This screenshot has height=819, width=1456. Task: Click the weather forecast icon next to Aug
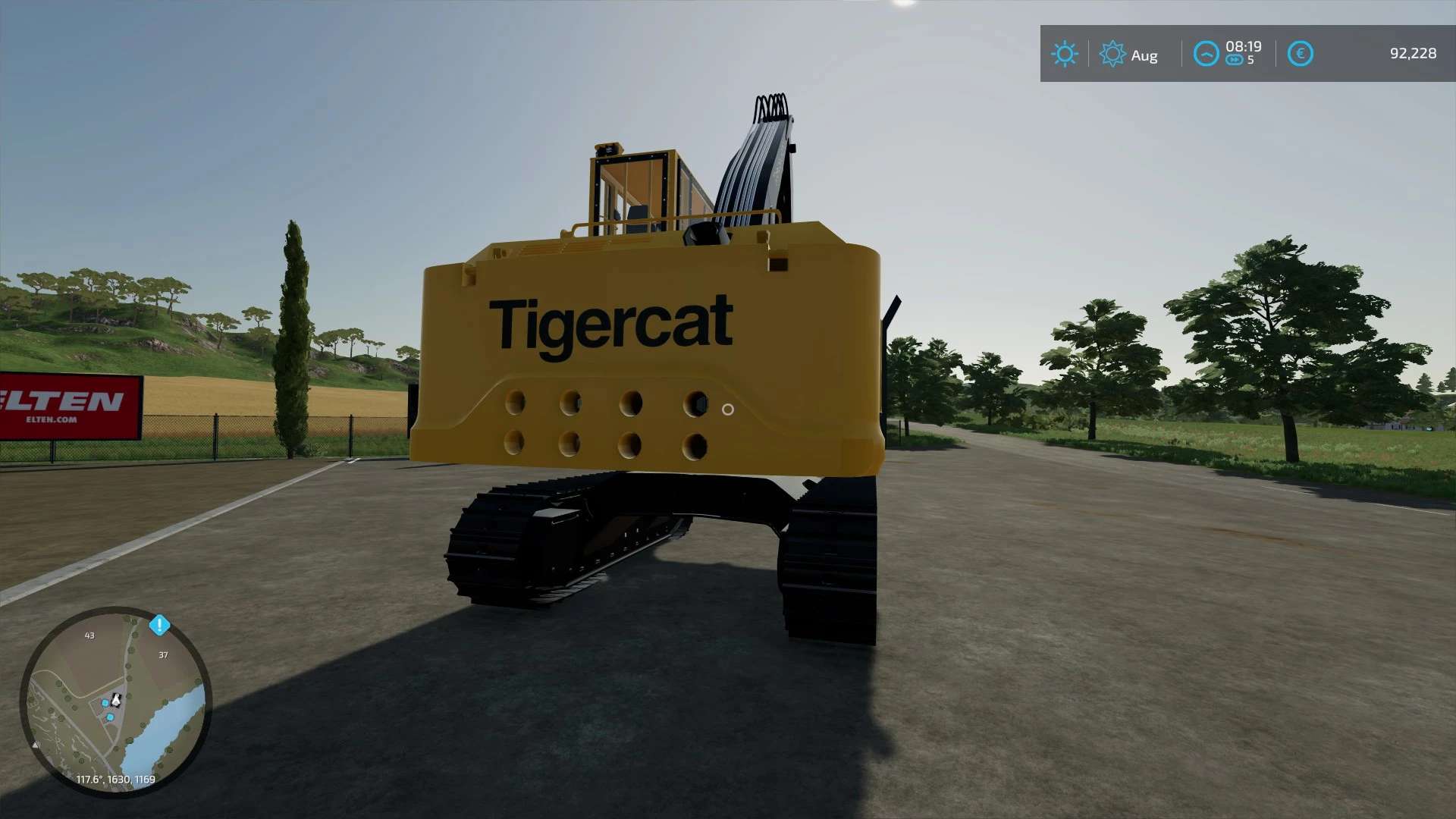[1112, 54]
